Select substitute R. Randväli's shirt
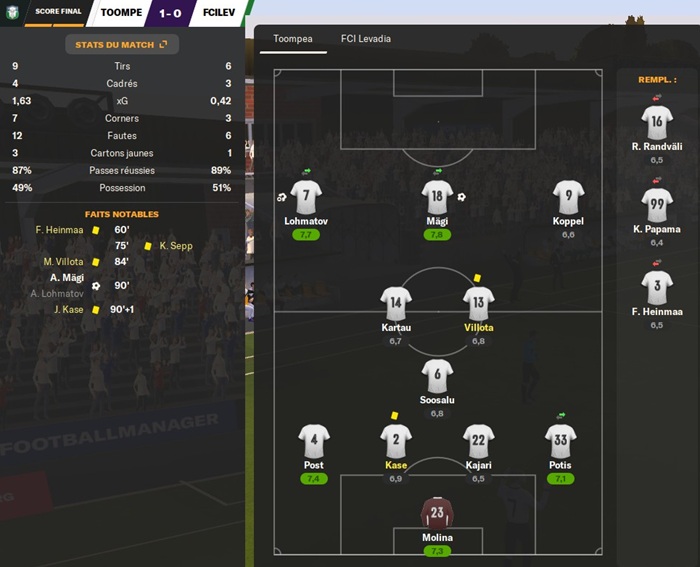The height and width of the screenshot is (567, 700). pos(657,122)
